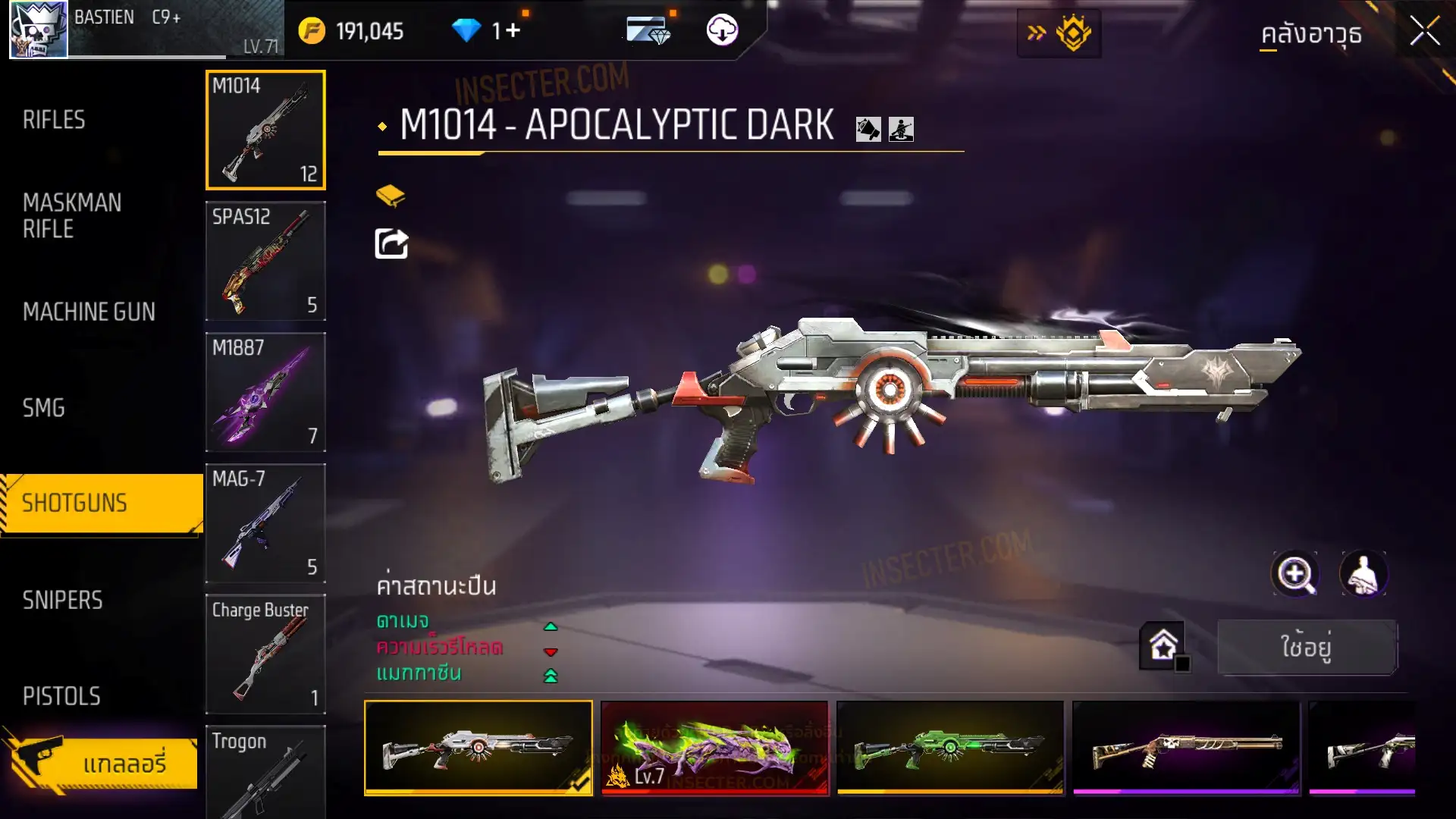Viewport: 1456px width, 819px height.
Task: Choose the Charge Buster weapon tile
Action: pos(265,654)
